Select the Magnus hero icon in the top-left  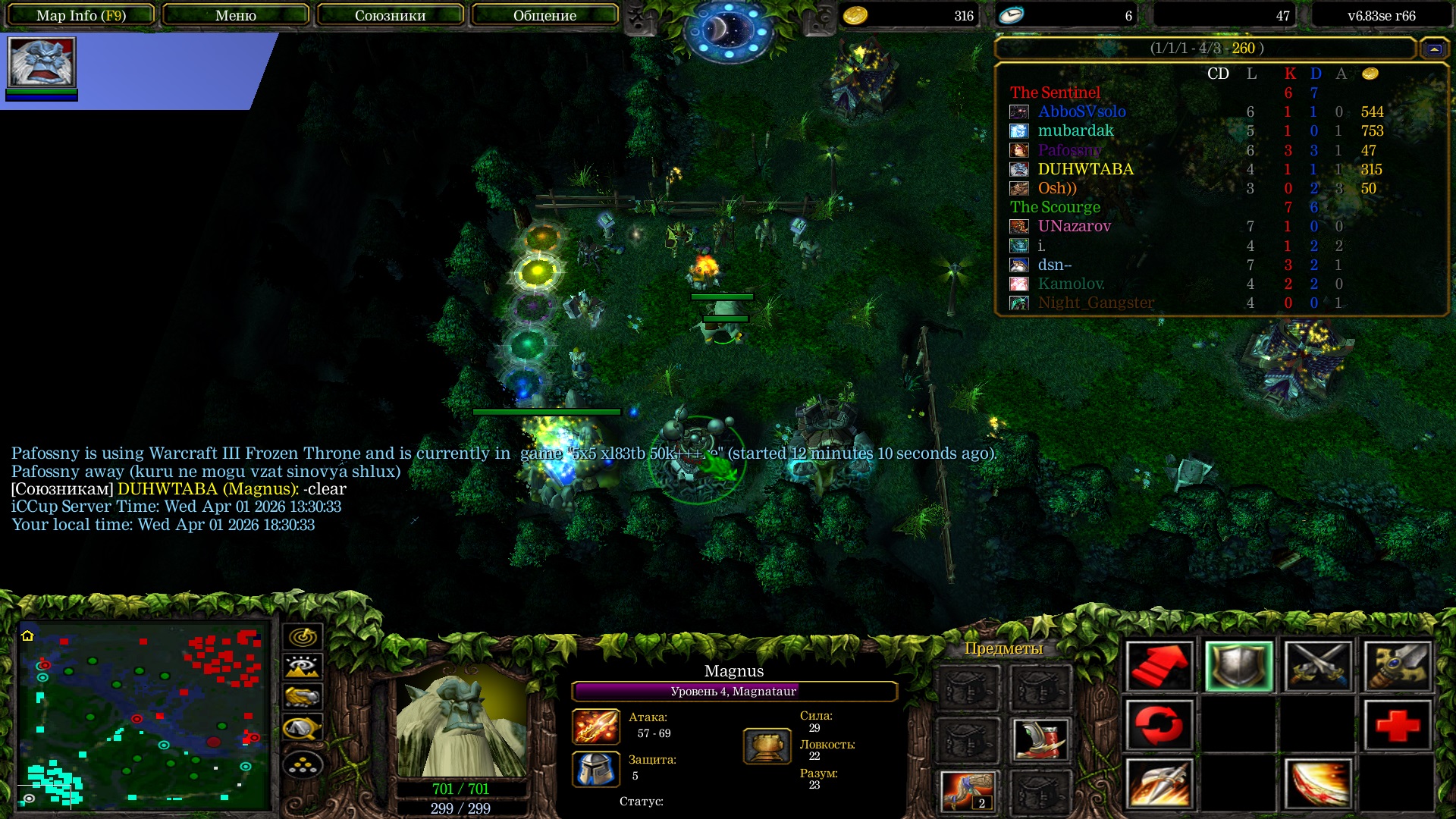(42, 62)
